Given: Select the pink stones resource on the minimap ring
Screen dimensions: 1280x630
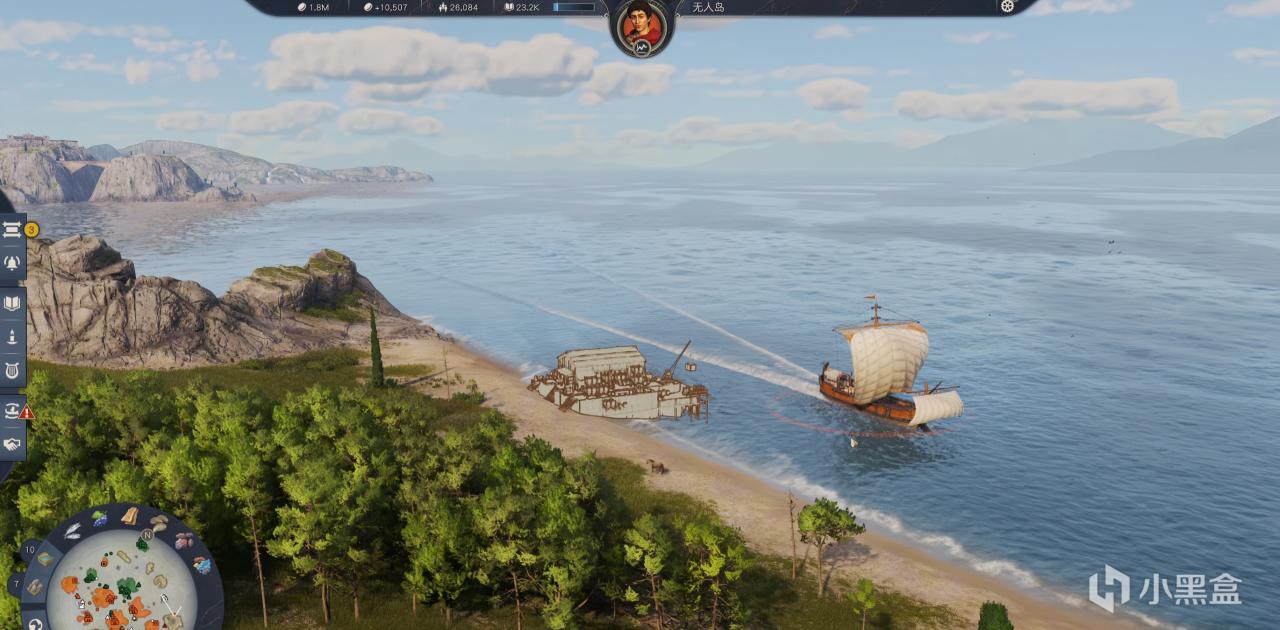Looking at the screenshot, I should coord(184,541).
